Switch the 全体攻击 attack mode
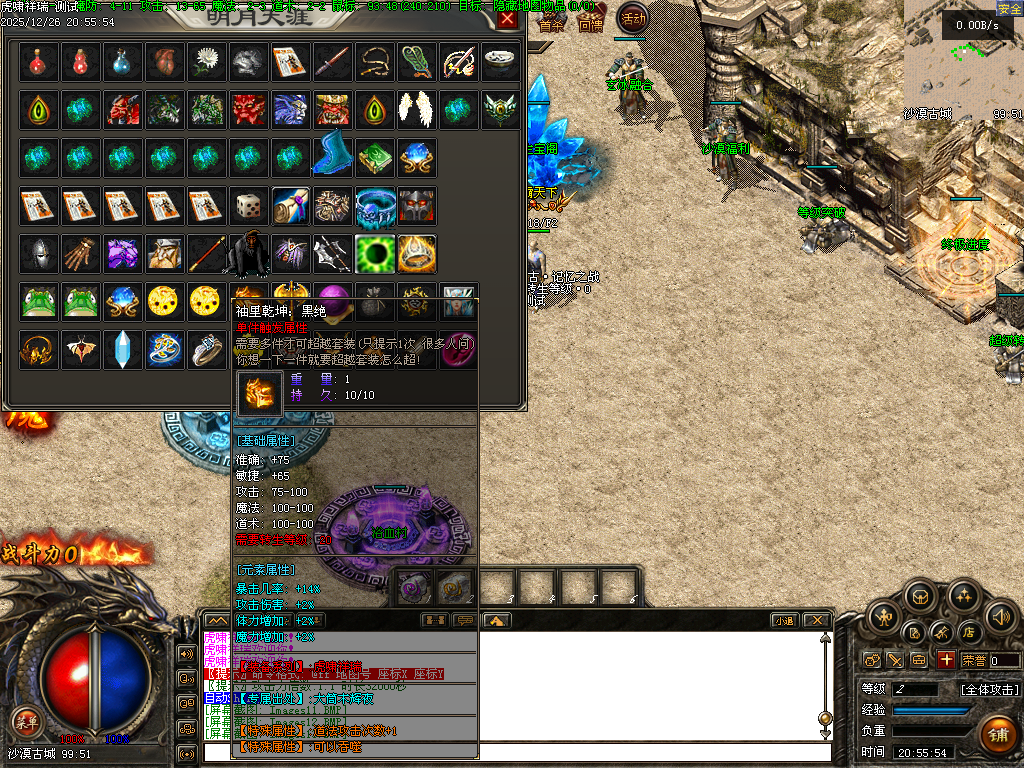 989,689
